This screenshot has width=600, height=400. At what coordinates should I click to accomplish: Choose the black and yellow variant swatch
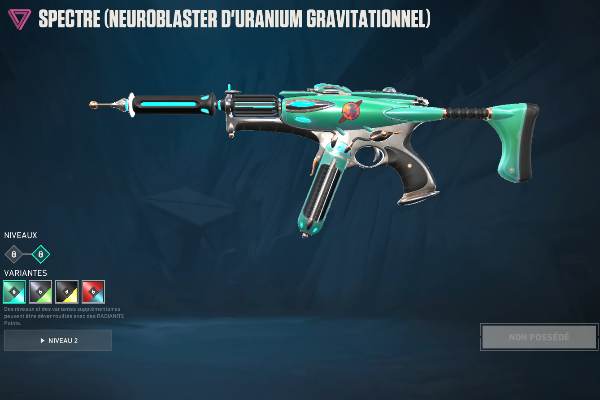click(67, 292)
